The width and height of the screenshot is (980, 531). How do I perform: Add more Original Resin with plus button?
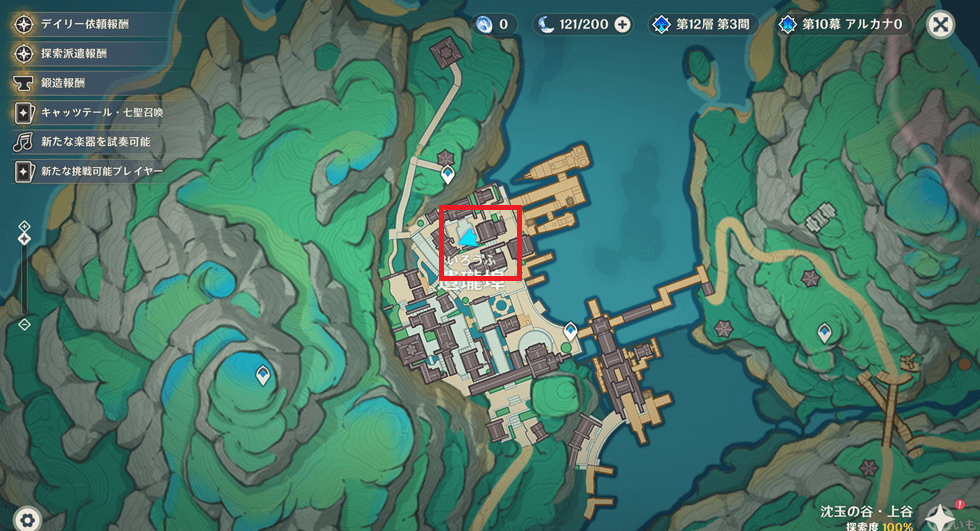coord(622,24)
